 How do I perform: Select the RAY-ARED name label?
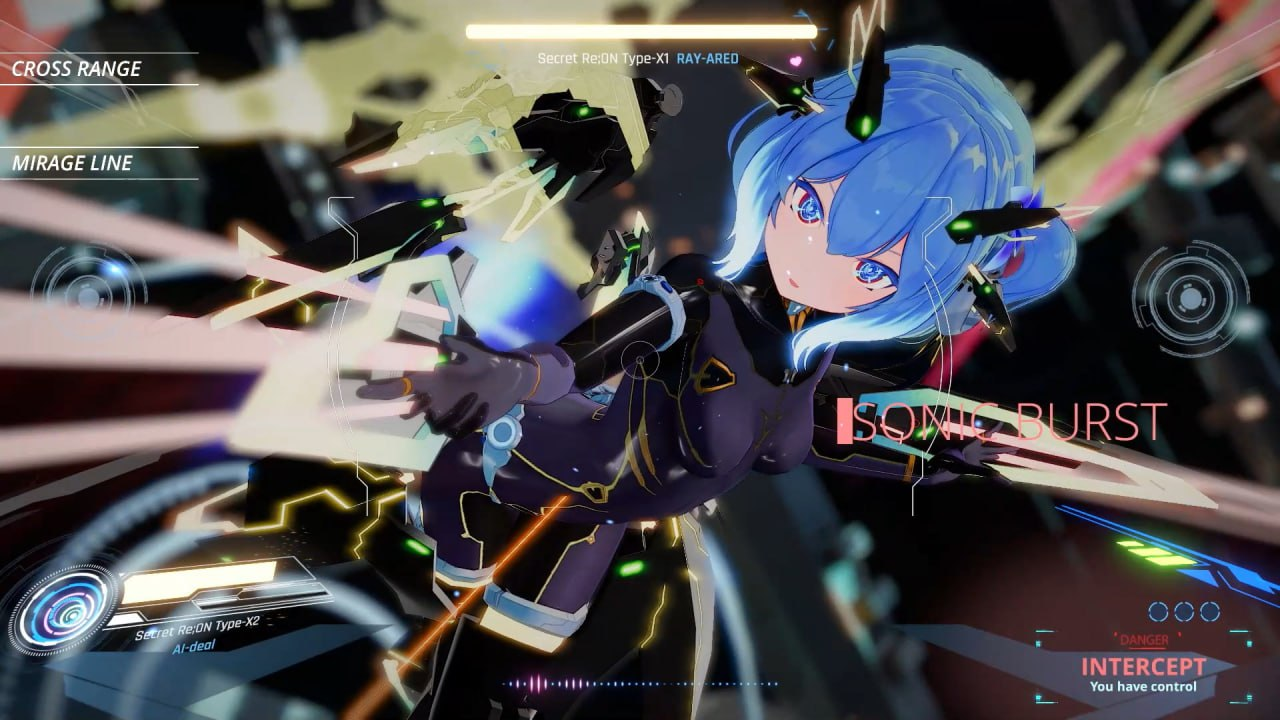click(x=708, y=58)
